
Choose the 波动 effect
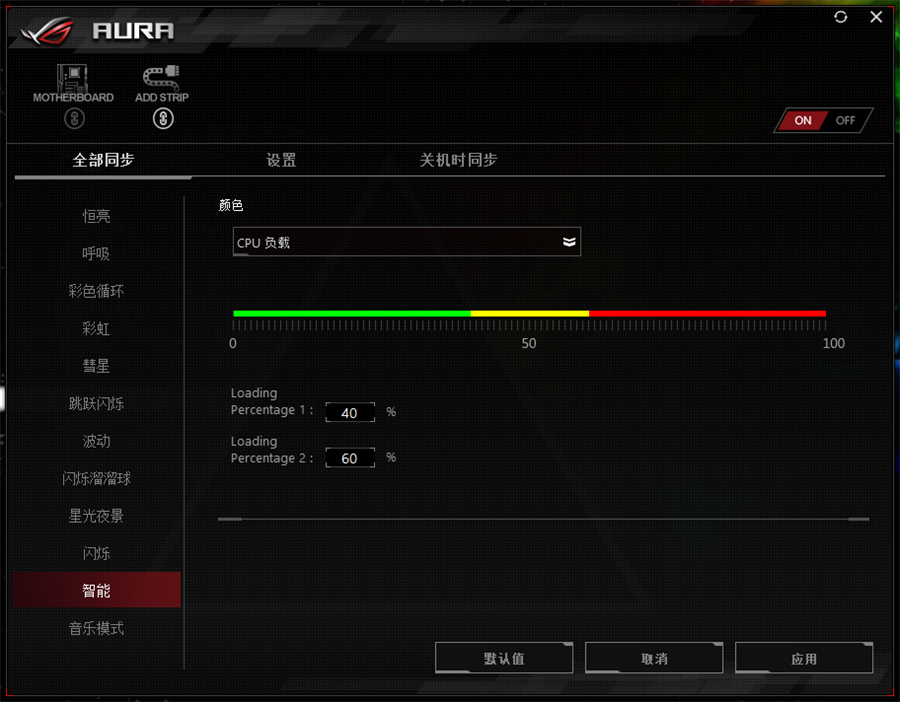(x=97, y=441)
